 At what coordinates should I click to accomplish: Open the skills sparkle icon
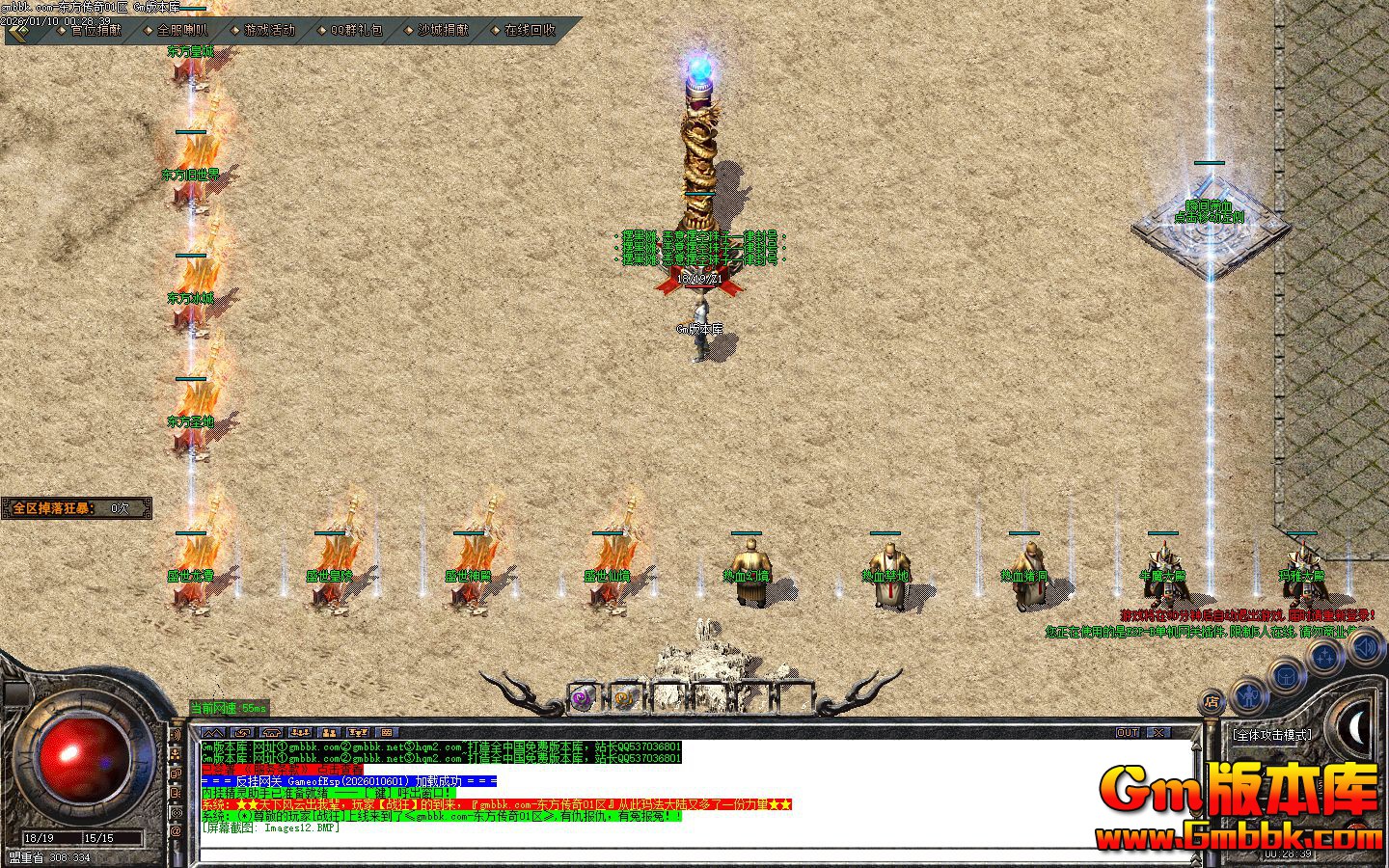(x=1324, y=658)
